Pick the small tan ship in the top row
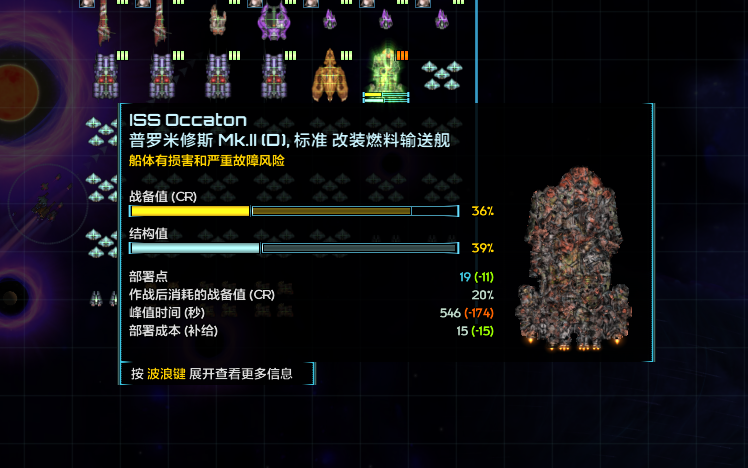 pos(217,20)
